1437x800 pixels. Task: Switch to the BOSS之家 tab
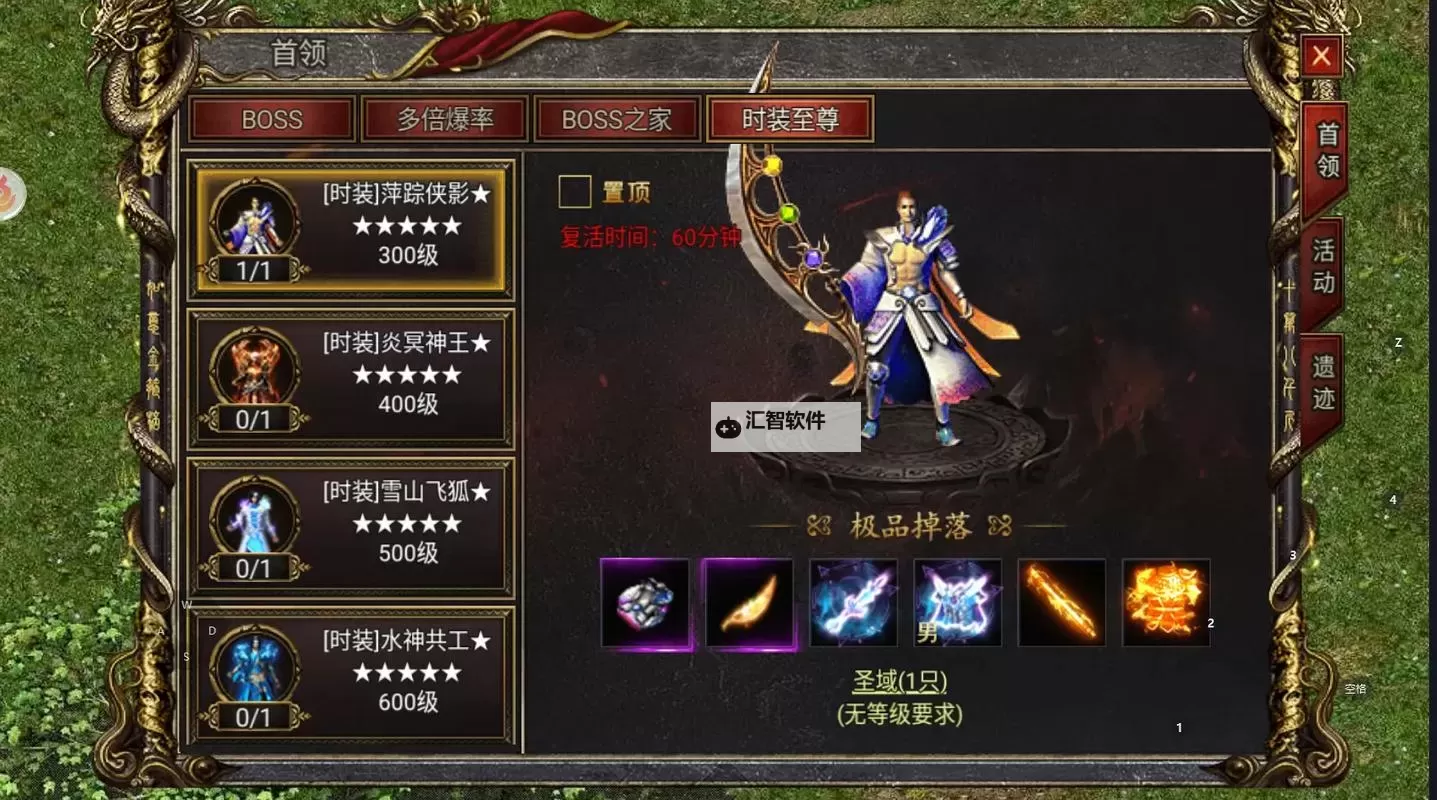click(616, 120)
